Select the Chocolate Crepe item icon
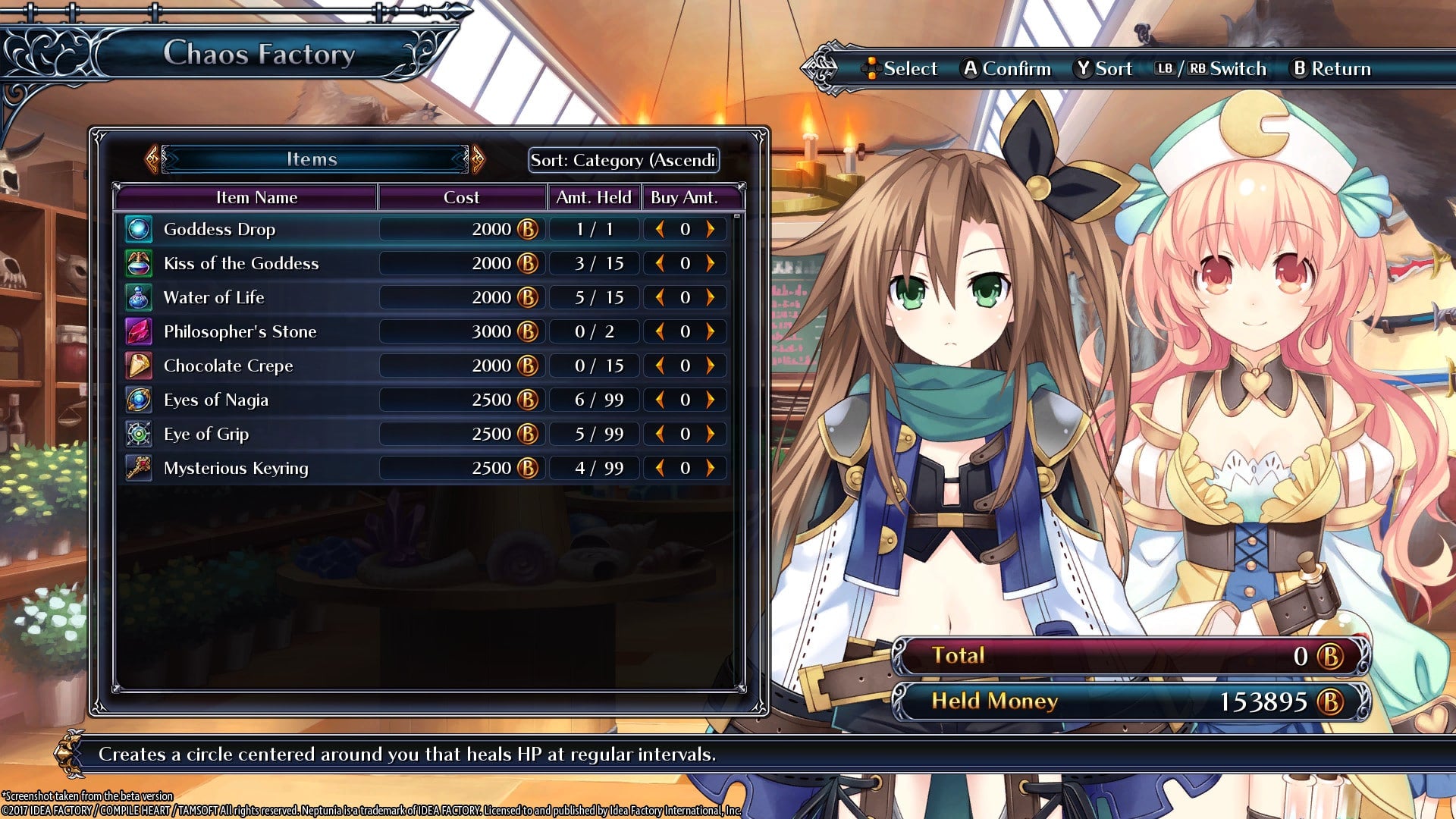Image resolution: width=1456 pixels, height=819 pixels. pos(139,365)
